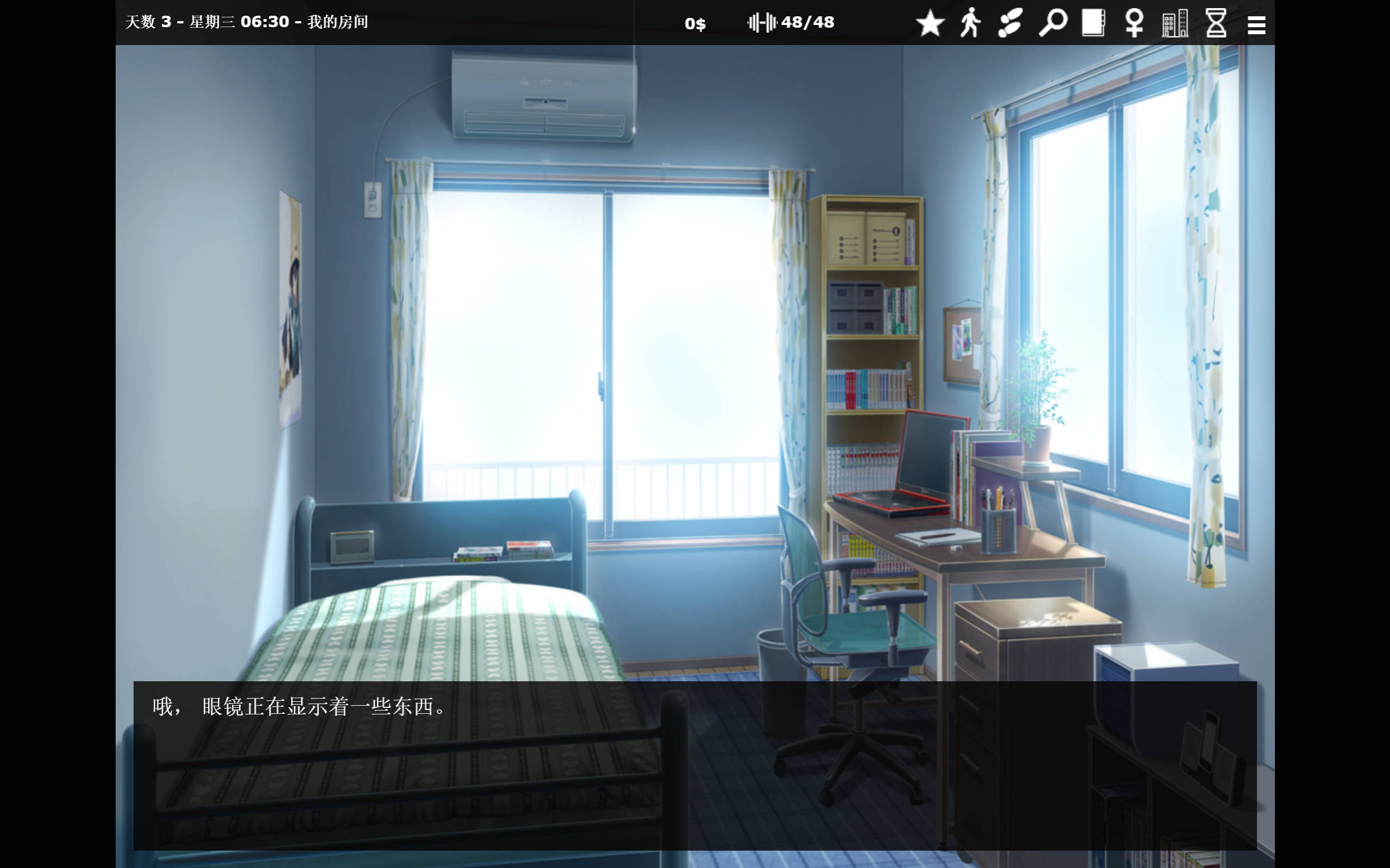Click the footprints travel icon

(x=1012, y=23)
